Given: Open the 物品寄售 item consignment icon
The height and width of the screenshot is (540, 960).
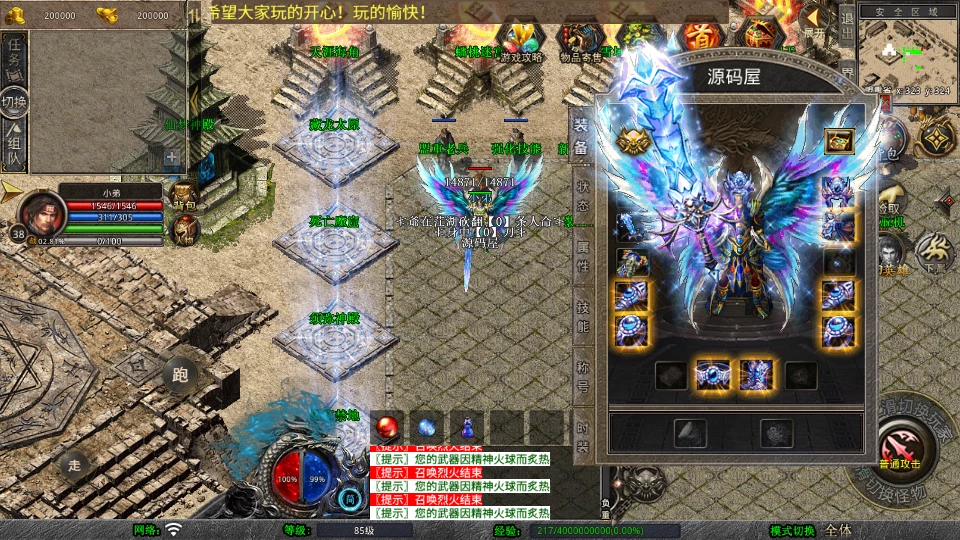Looking at the screenshot, I should 582,42.
